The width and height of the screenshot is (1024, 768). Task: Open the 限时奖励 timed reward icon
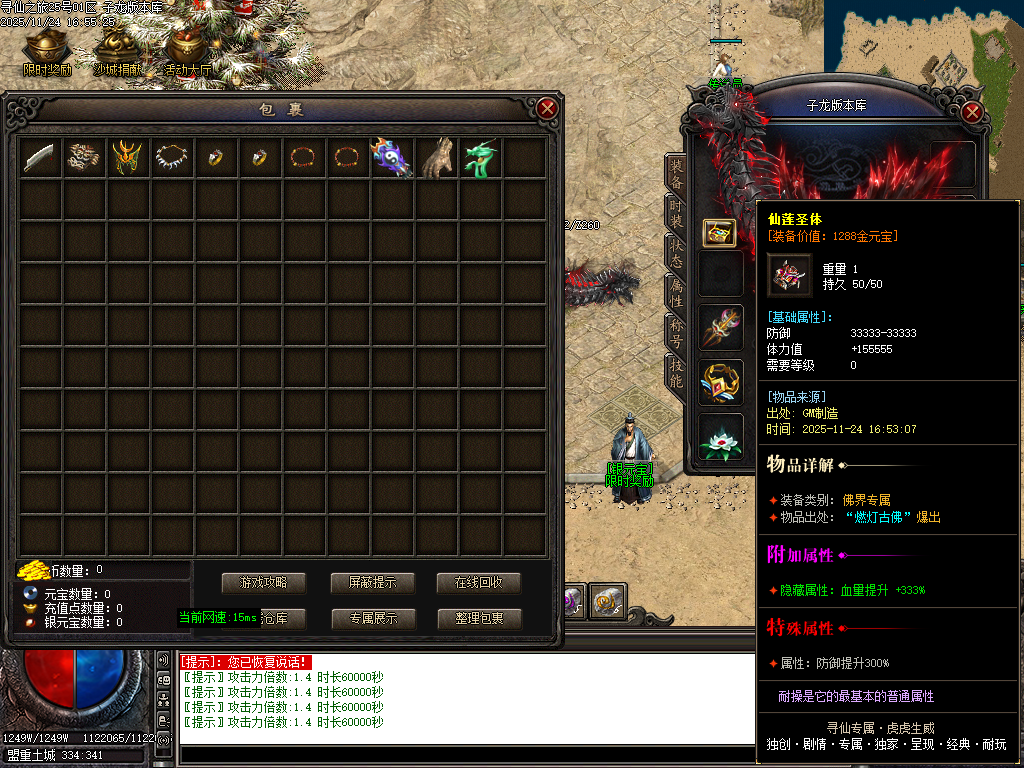(47, 52)
